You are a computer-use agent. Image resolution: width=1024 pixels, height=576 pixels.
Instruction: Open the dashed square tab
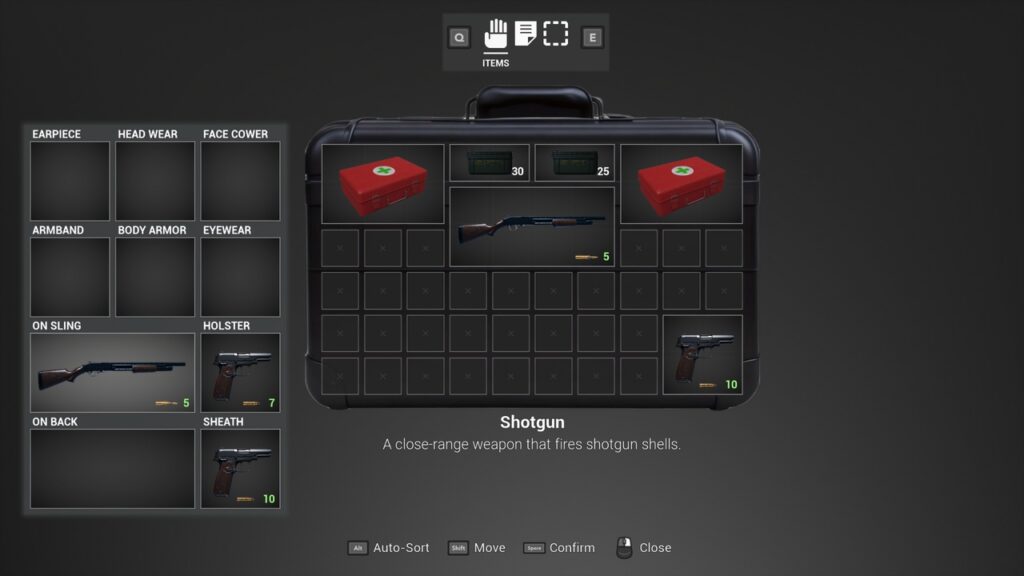pyautogui.click(x=556, y=35)
